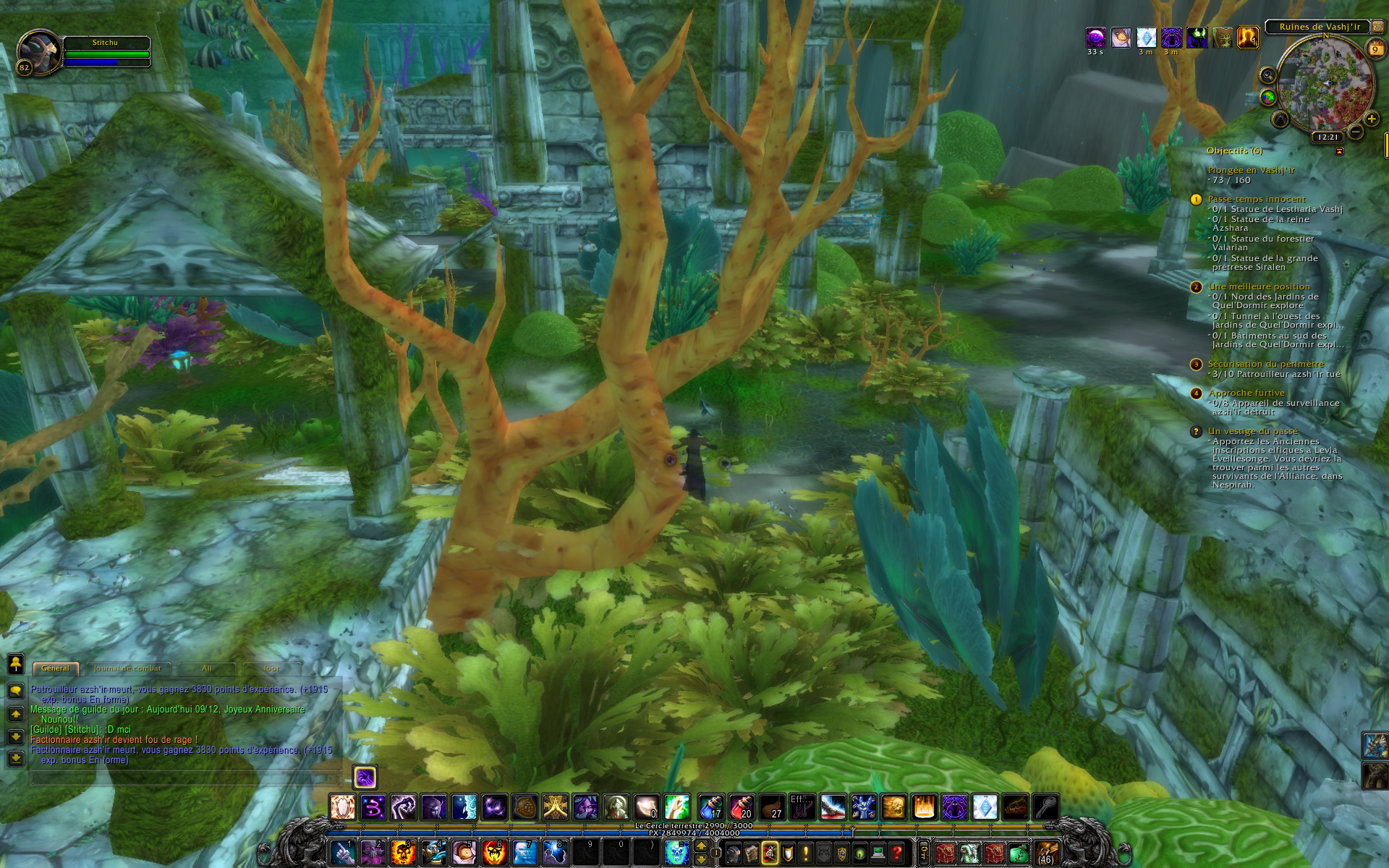
Task: Open the main backpack showing 46 free slots
Action: click(x=1047, y=852)
